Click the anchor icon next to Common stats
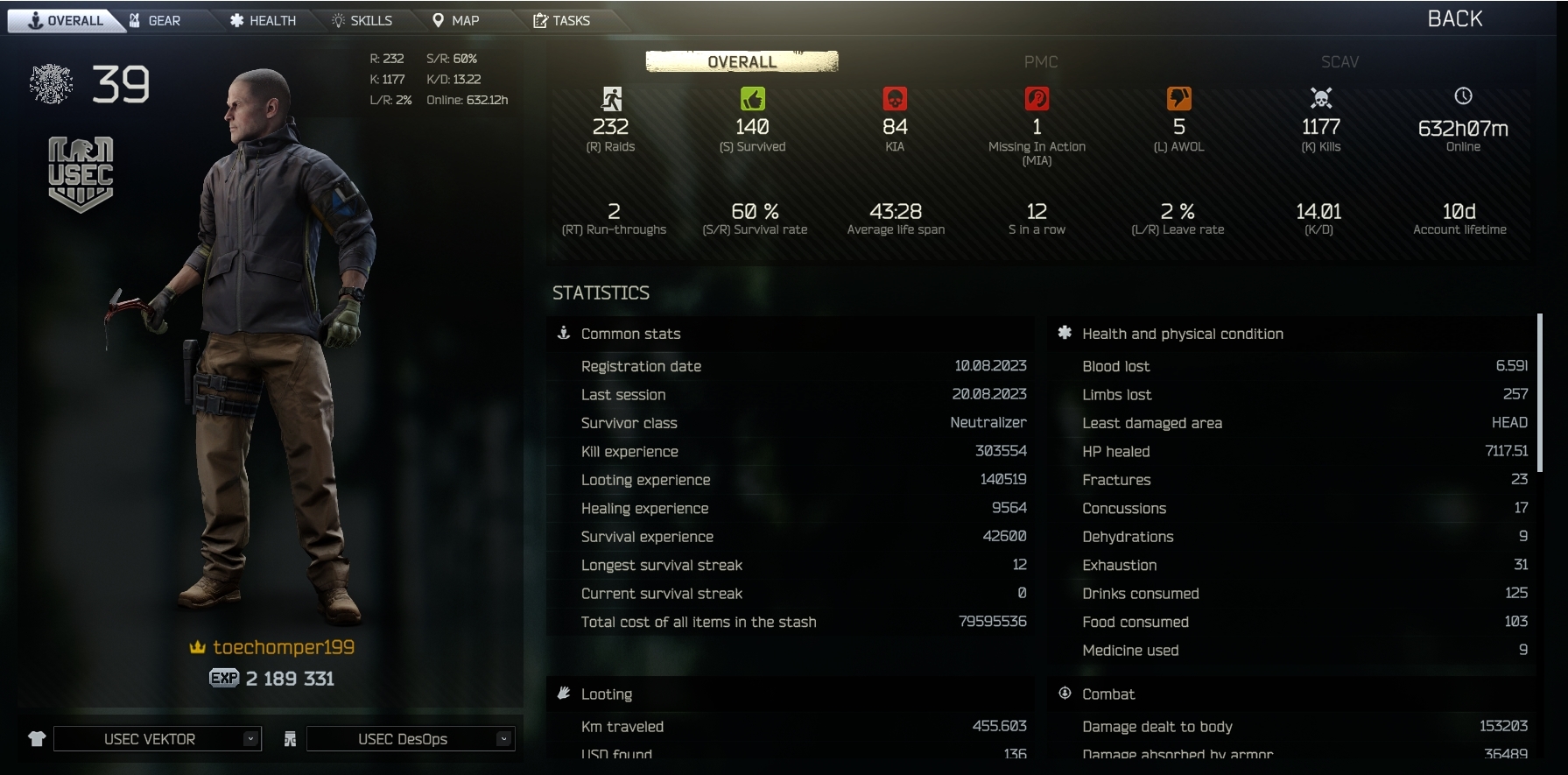 [x=562, y=333]
